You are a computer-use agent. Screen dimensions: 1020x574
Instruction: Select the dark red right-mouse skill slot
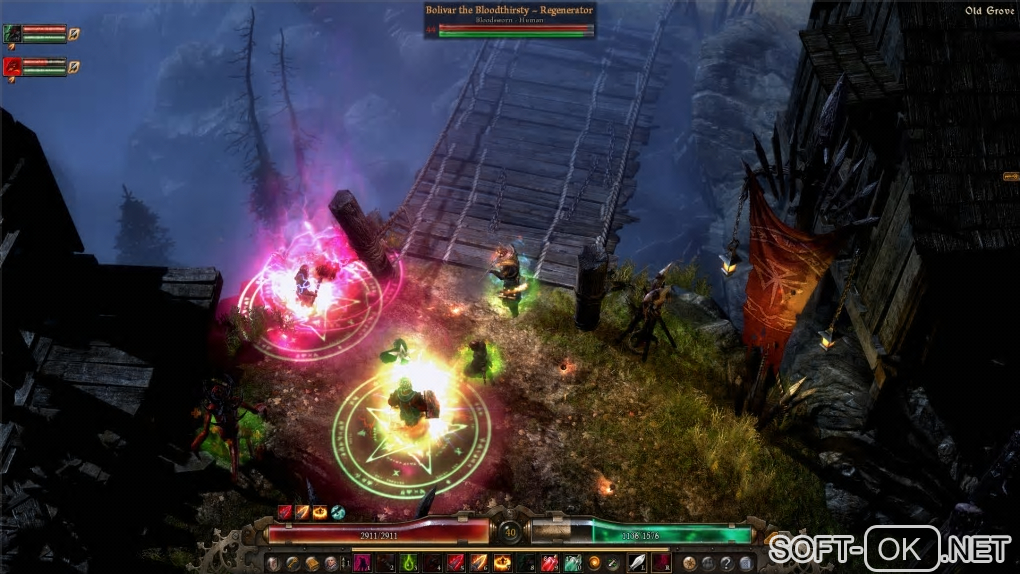click(x=659, y=563)
